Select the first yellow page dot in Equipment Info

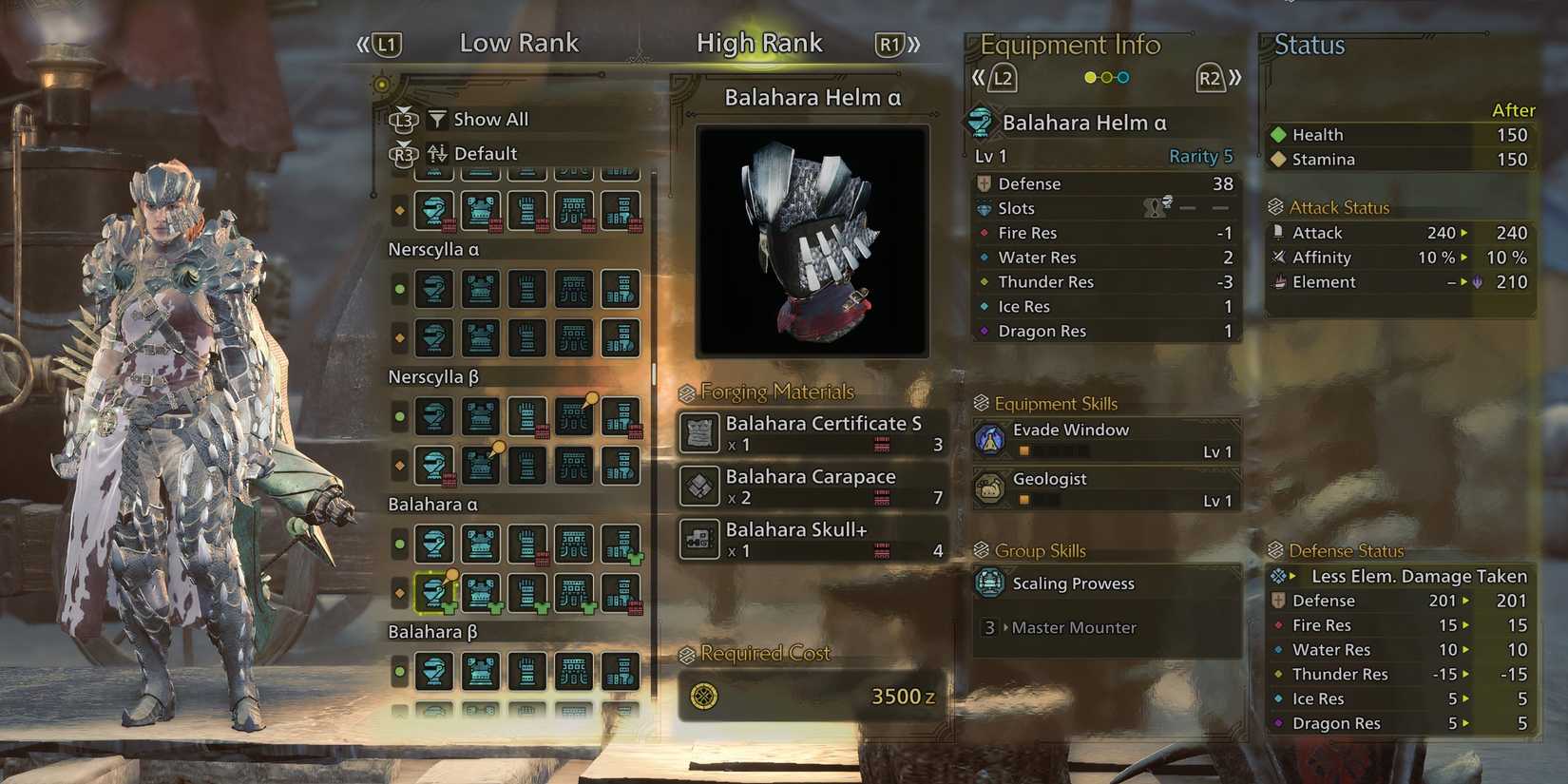click(x=1090, y=78)
